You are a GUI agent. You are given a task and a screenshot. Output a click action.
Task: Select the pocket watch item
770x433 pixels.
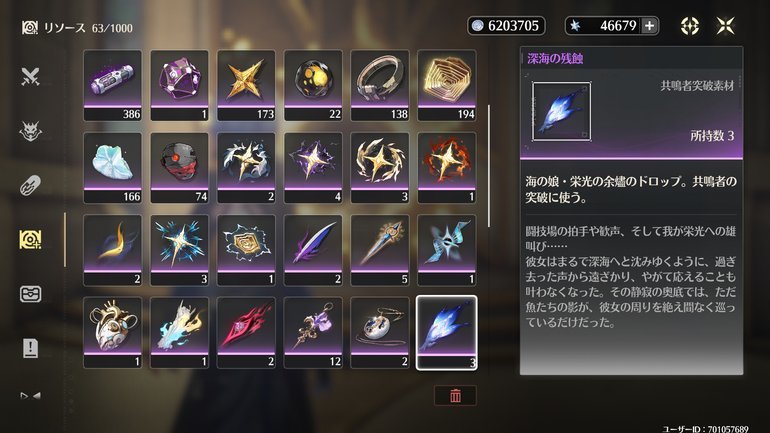(379, 331)
